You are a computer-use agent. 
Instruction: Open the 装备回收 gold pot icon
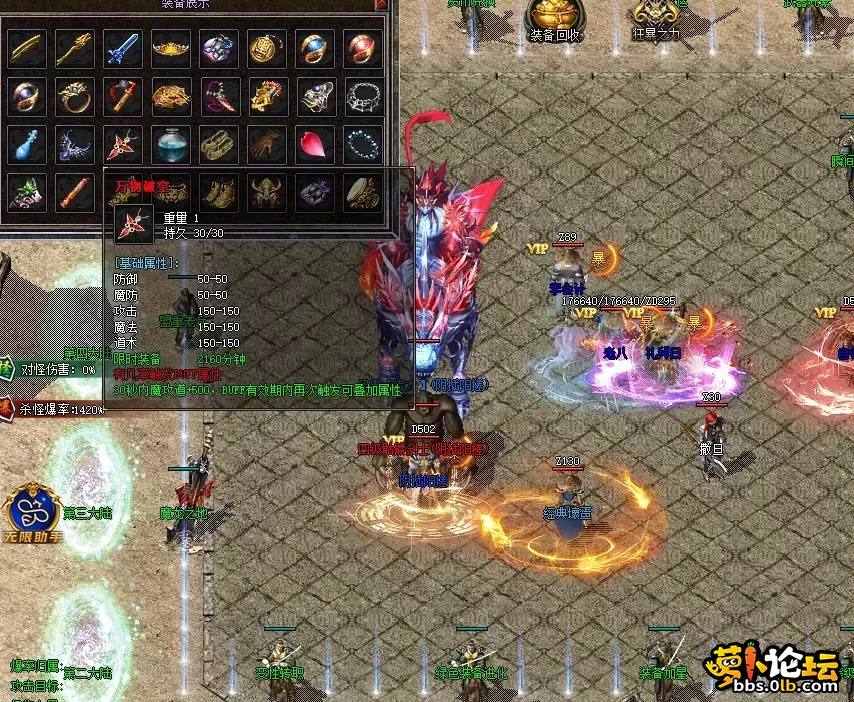click(555, 17)
